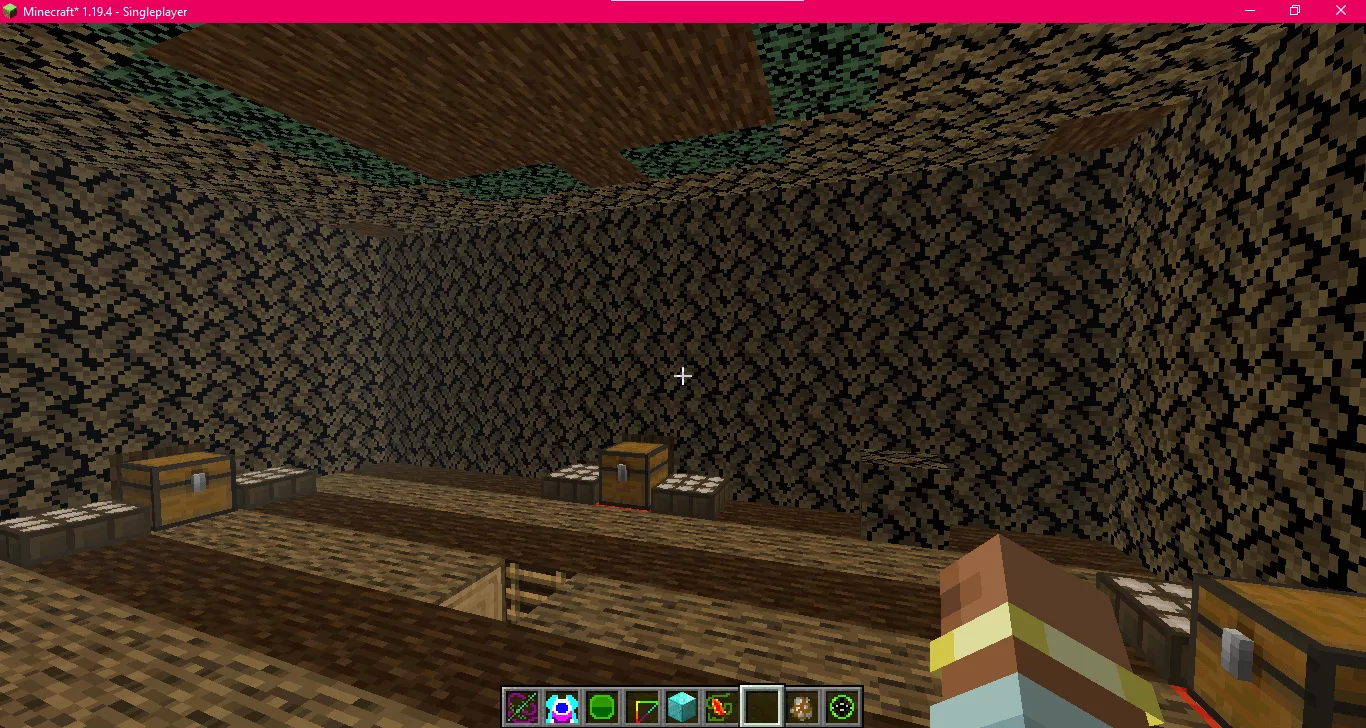Screen dimensions: 1366x728
Task: Click the crosshair at screen center
Action: tap(683, 376)
